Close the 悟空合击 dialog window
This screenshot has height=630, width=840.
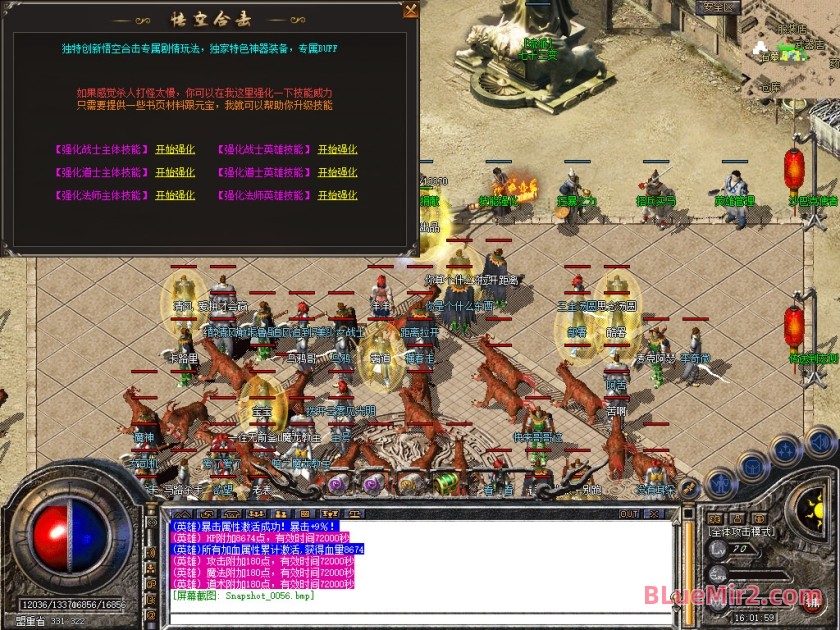pos(410,10)
